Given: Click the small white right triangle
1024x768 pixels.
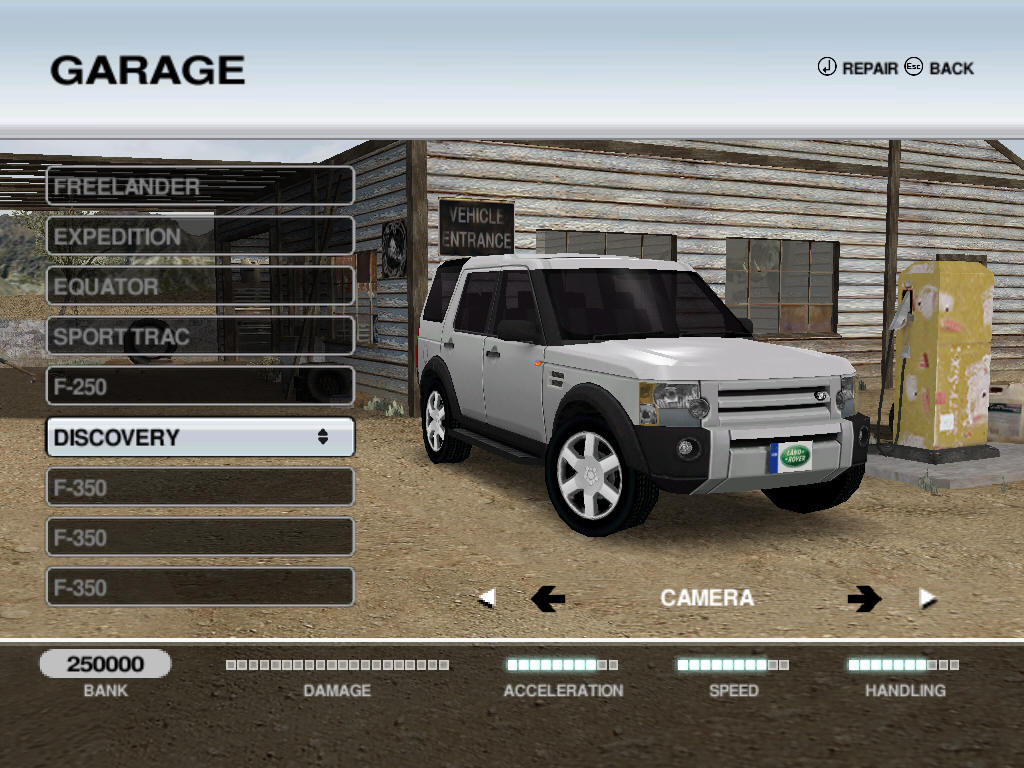Looking at the screenshot, I should (x=927, y=599).
